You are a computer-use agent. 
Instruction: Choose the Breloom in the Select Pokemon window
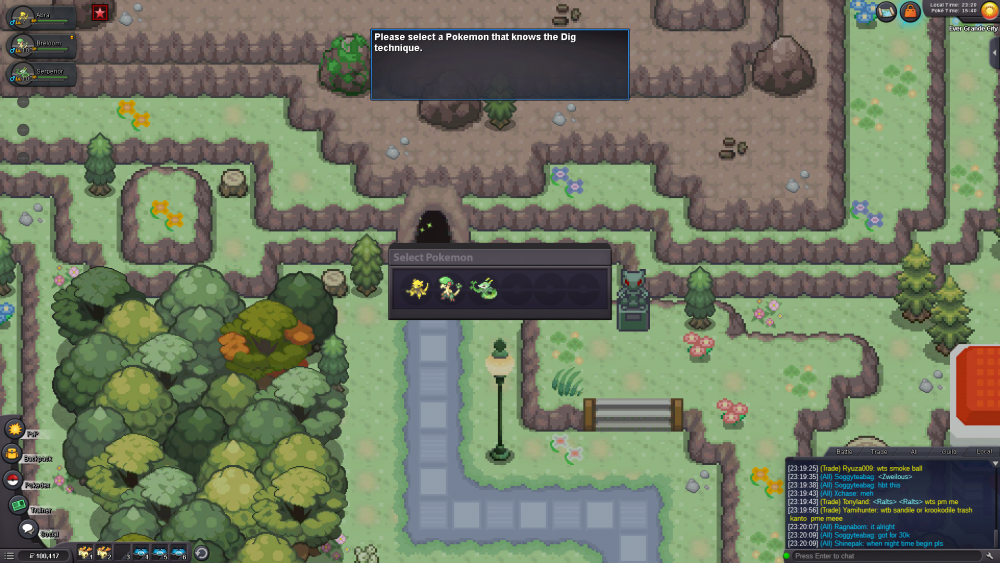[x=450, y=289]
